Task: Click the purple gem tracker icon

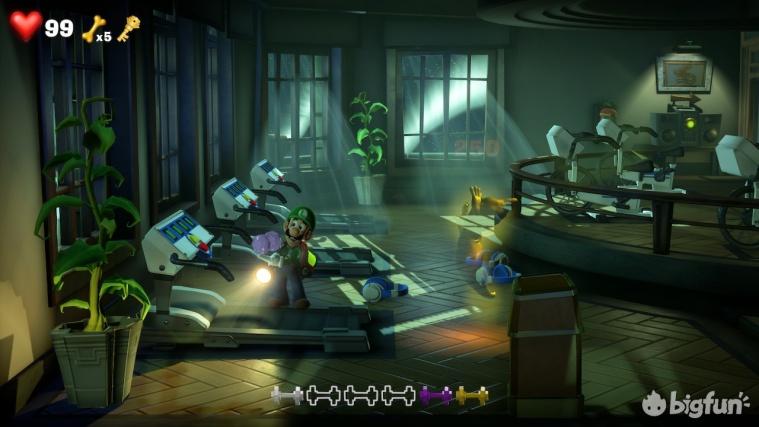Action: click(x=436, y=396)
